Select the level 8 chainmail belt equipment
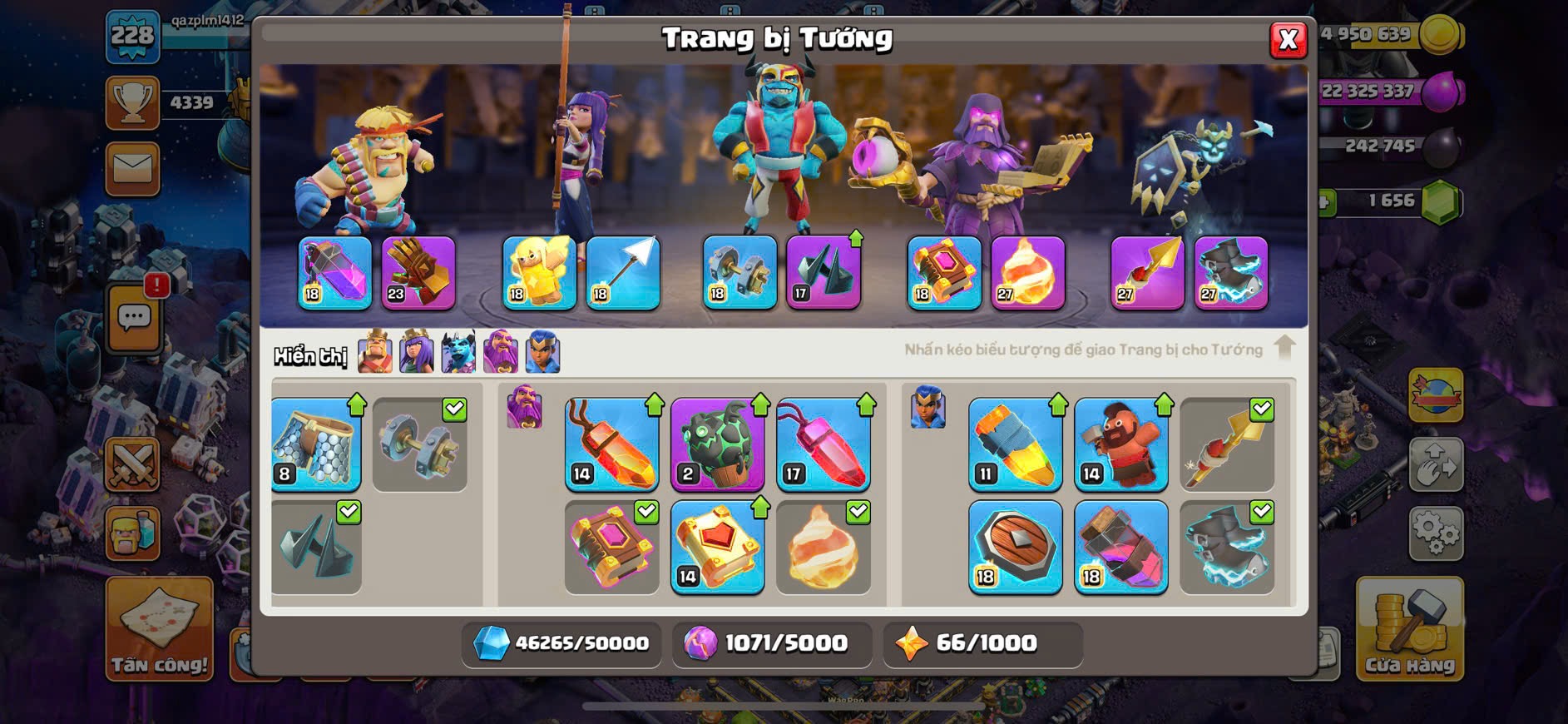Image resolution: width=1568 pixels, height=724 pixels. click(x=316, y=444)
